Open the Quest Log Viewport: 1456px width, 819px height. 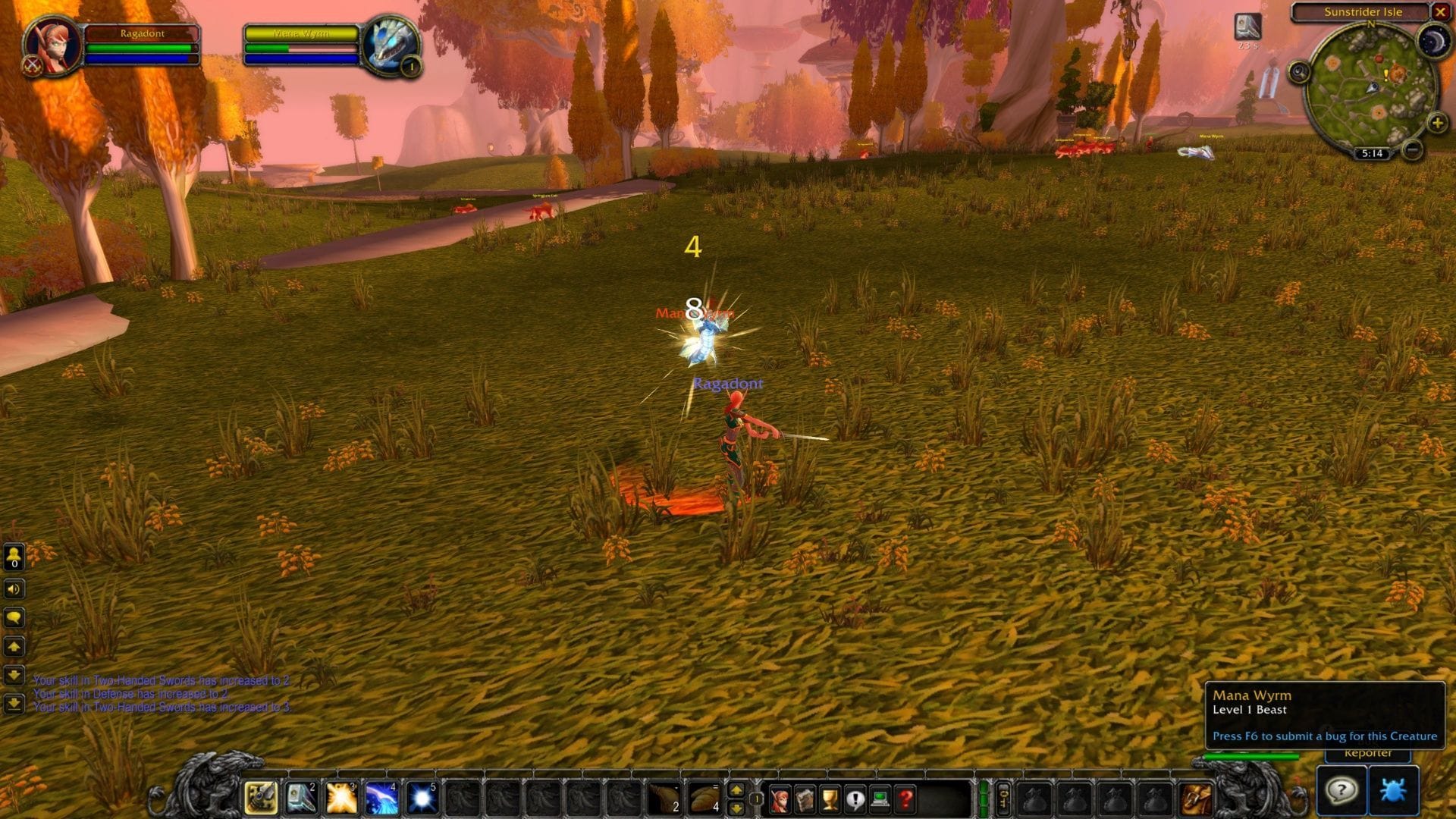tap(855, 799)
